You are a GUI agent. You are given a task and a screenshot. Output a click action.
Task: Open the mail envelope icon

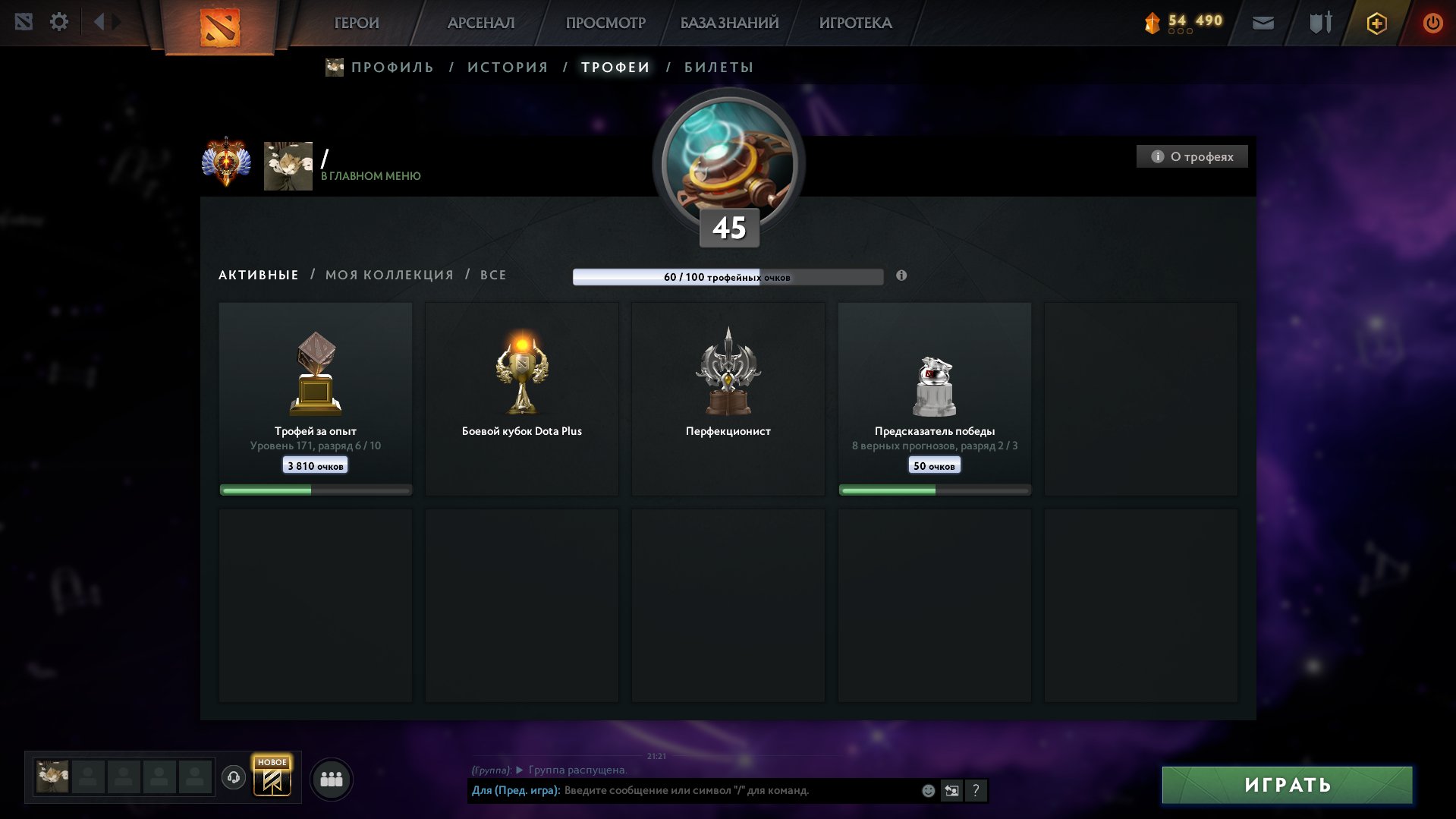pos(1263,23)
